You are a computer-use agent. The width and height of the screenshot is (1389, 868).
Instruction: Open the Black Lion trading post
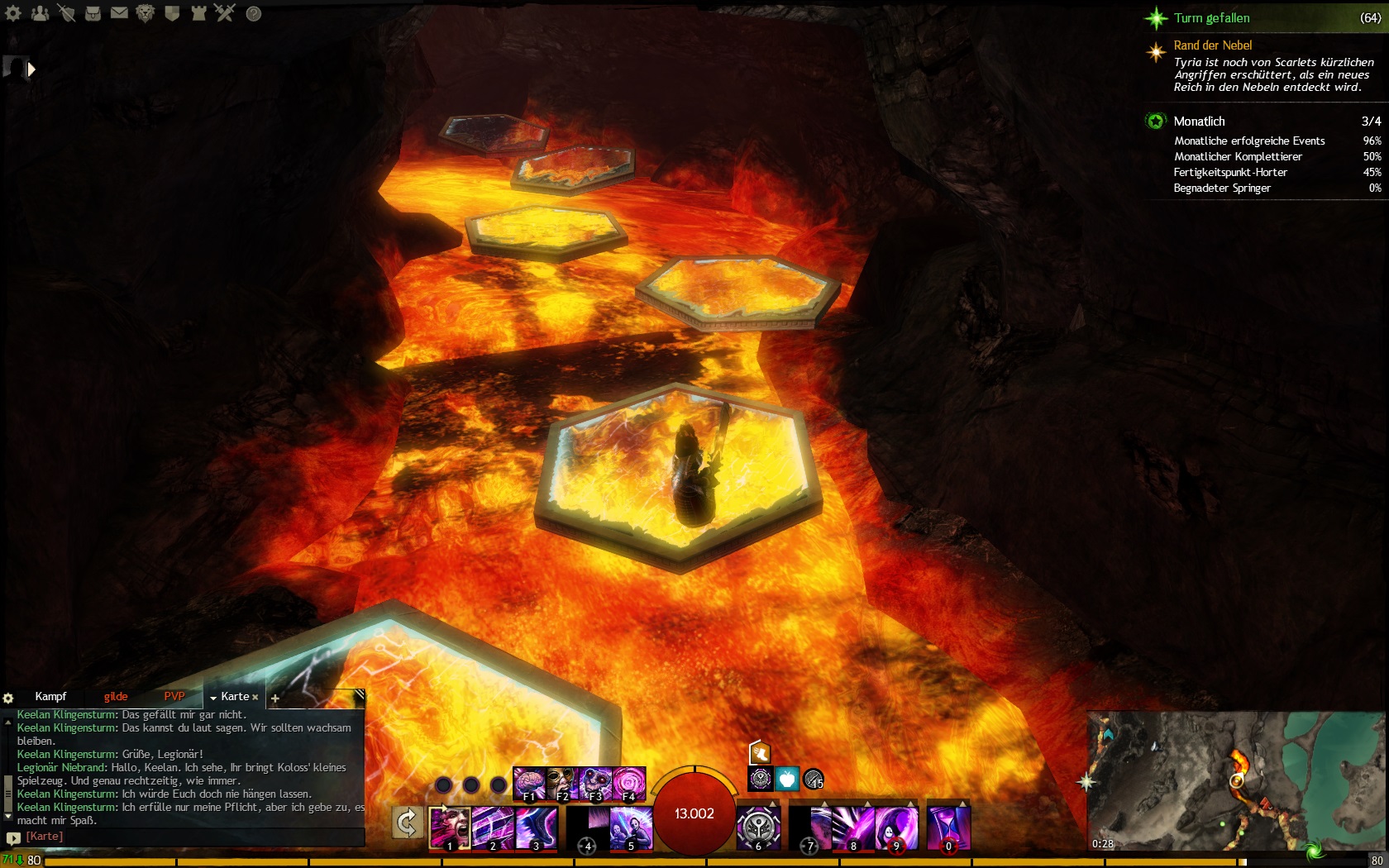coord(146,13)
